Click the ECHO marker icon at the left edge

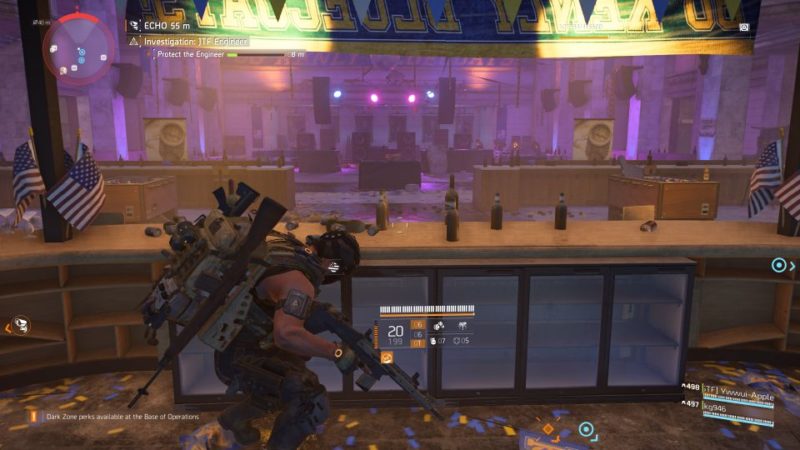click(x=20, y=325)
